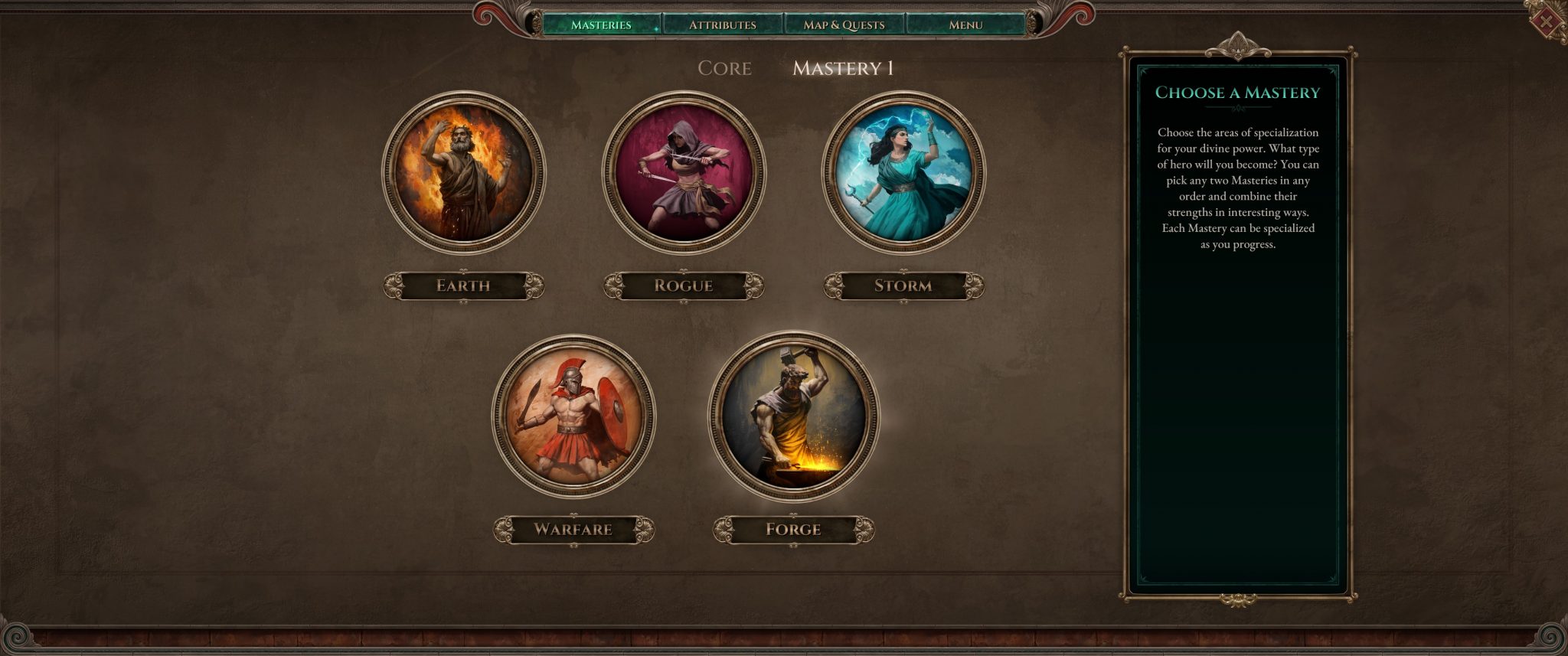Switch to the Mastery 1 sub-tab

tap(843, 68)
